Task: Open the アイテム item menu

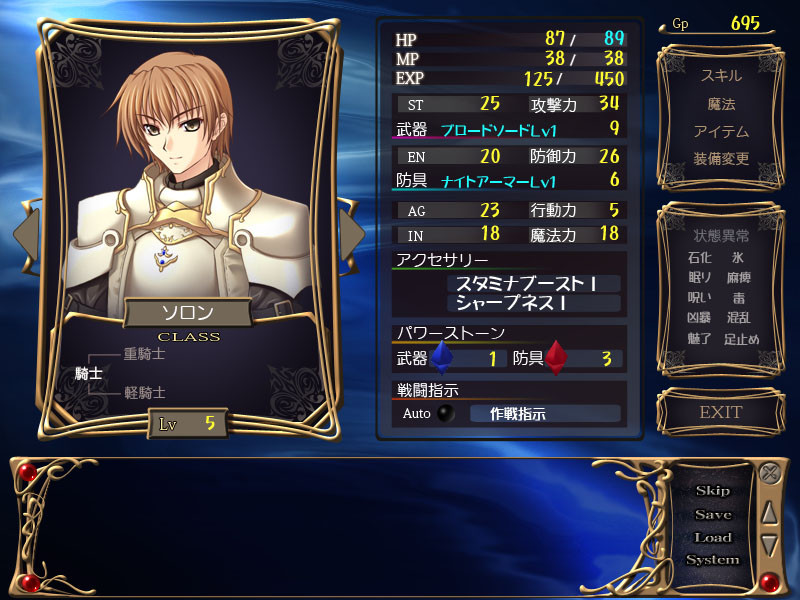Action: click(x=721, y=132)
